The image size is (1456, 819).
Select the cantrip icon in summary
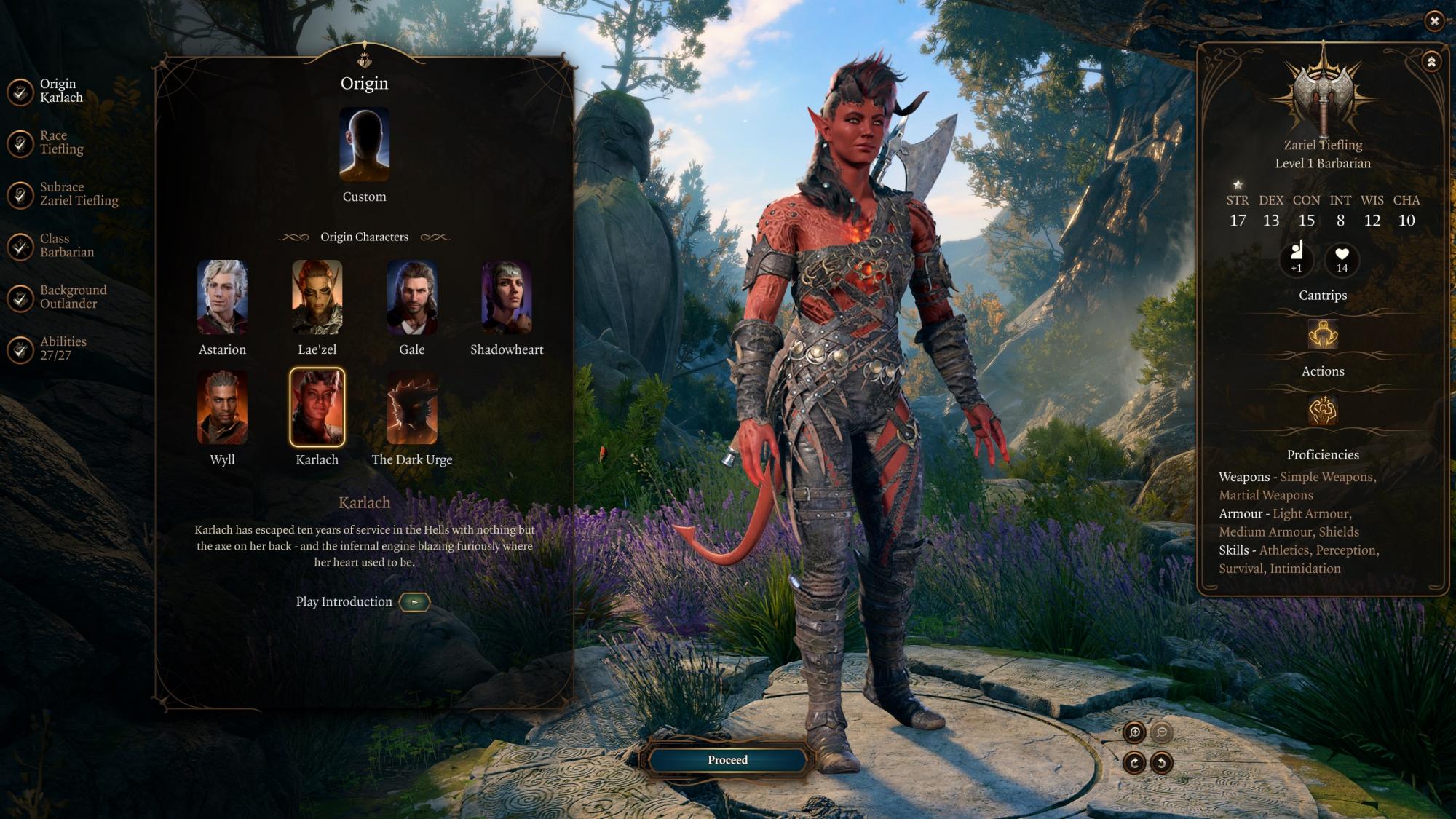1323,335
